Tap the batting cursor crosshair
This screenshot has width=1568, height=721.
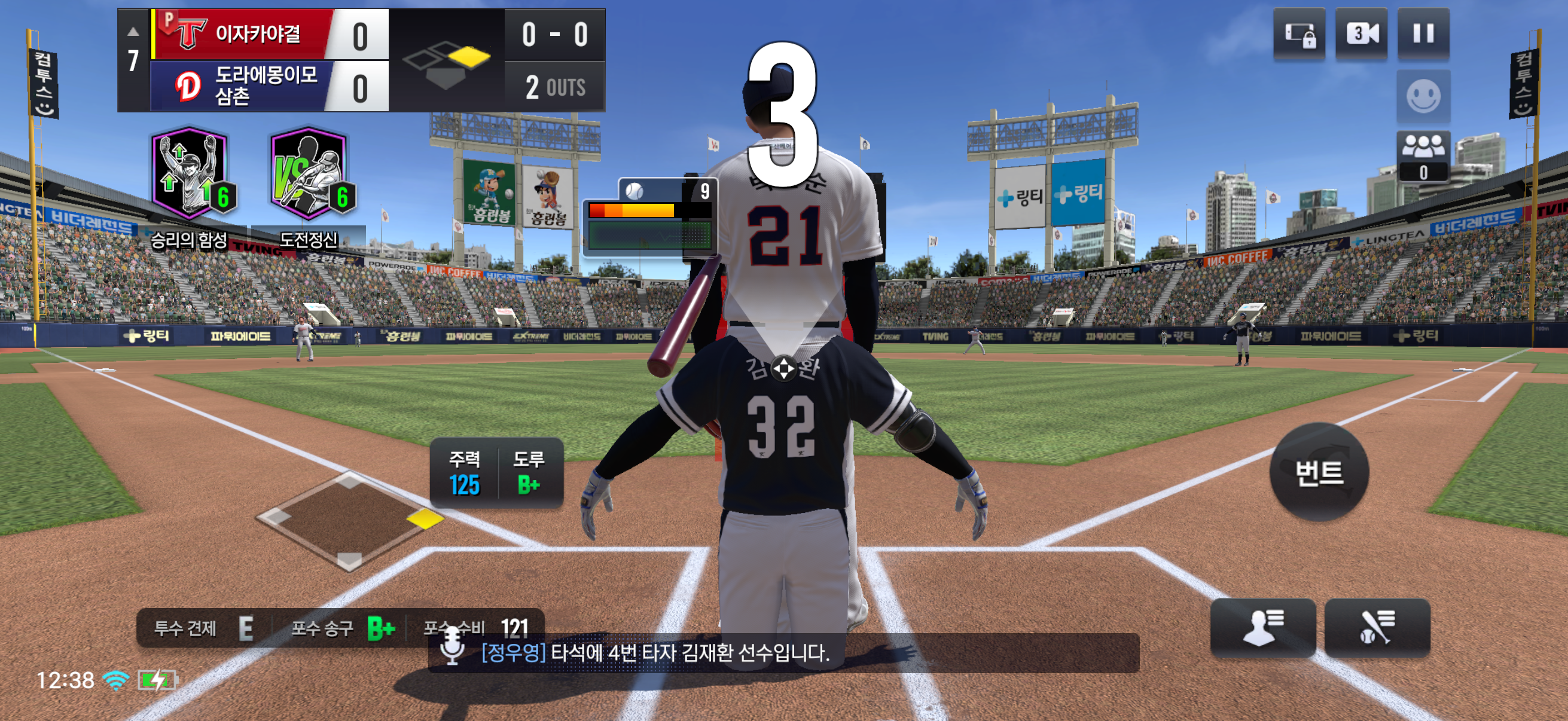(x=783, y=368)
